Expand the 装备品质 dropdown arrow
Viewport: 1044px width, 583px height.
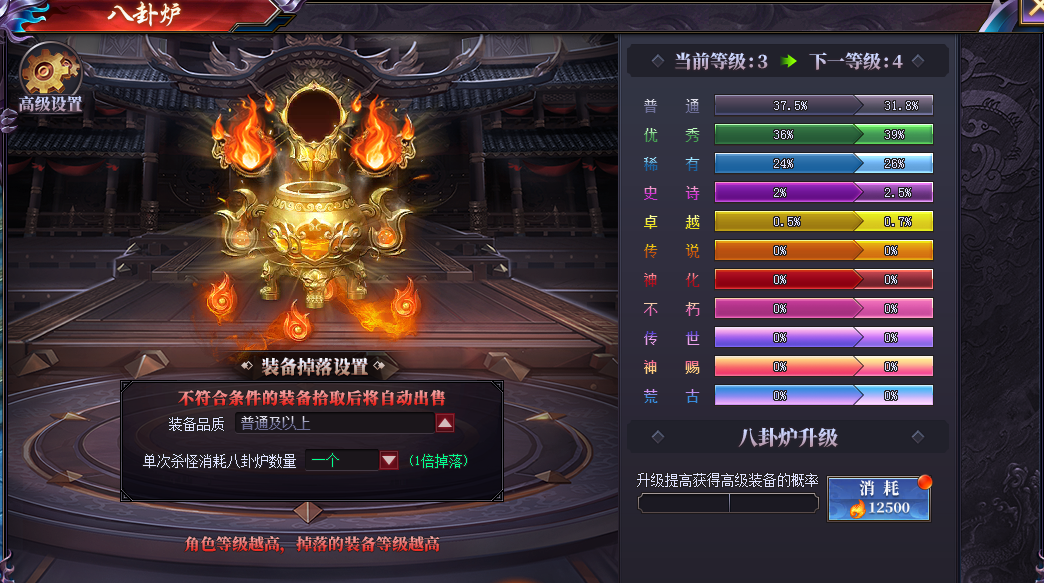tap(445, 423)
